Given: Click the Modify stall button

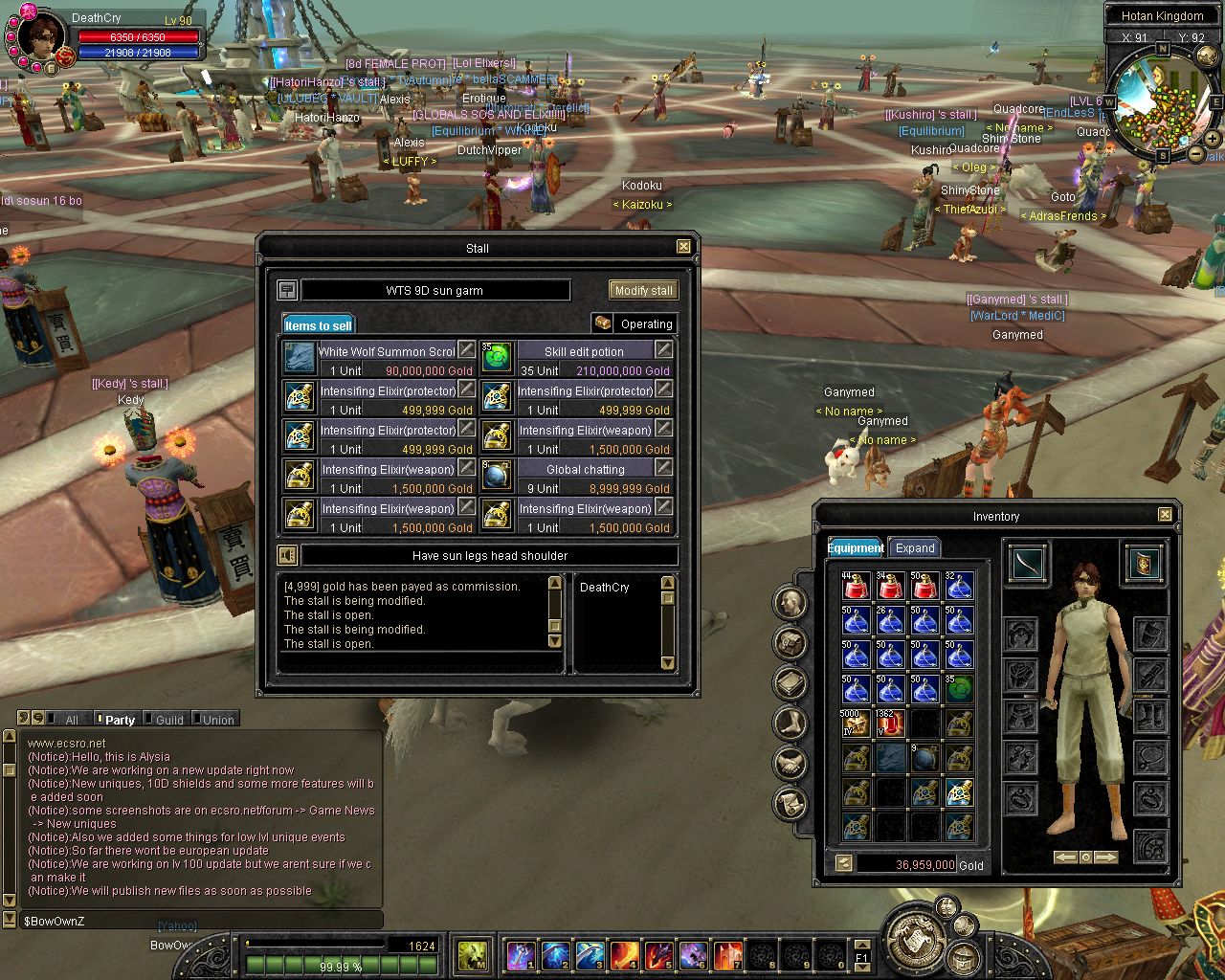Looking at the screenshot, I should pos(642,290).
